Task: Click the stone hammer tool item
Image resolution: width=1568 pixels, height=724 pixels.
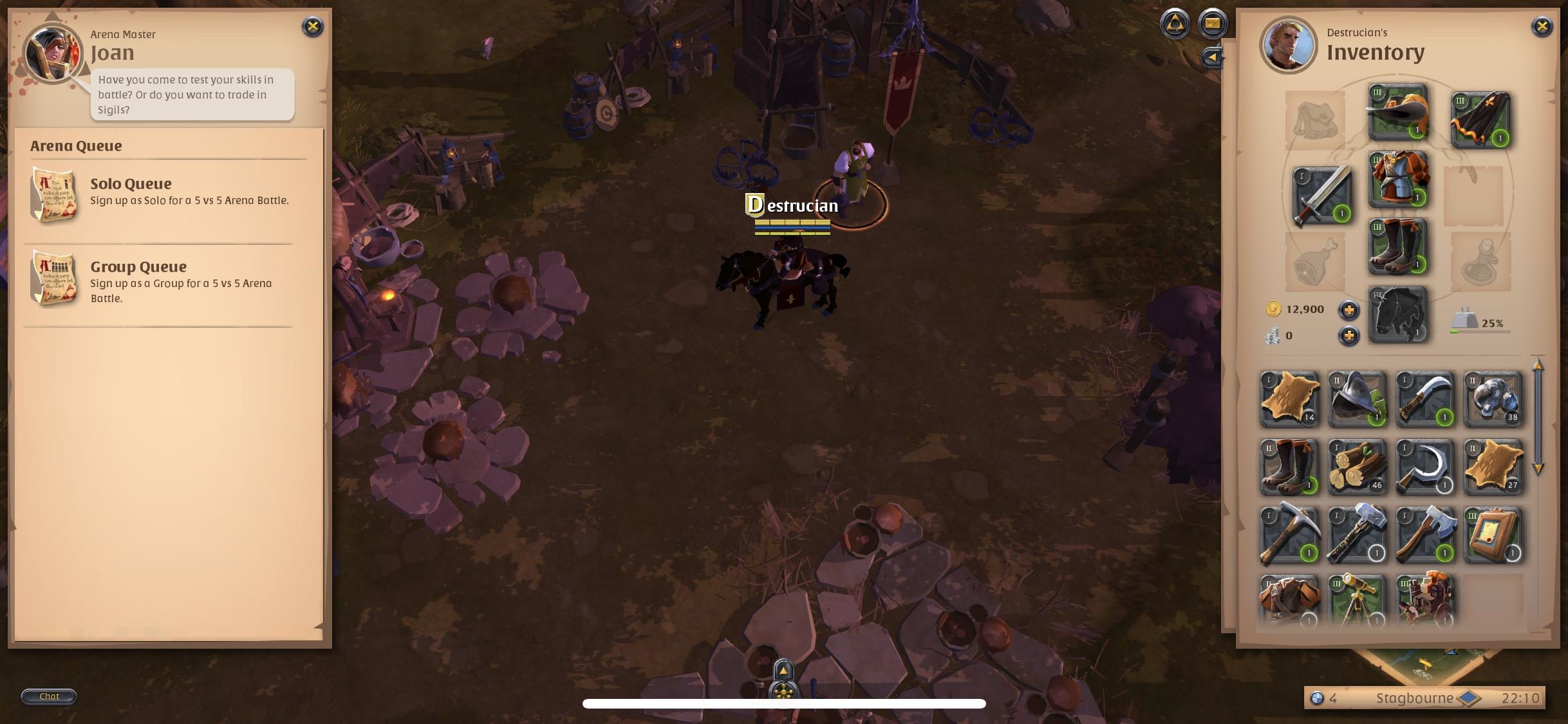Action: [x=1358, y=534]
